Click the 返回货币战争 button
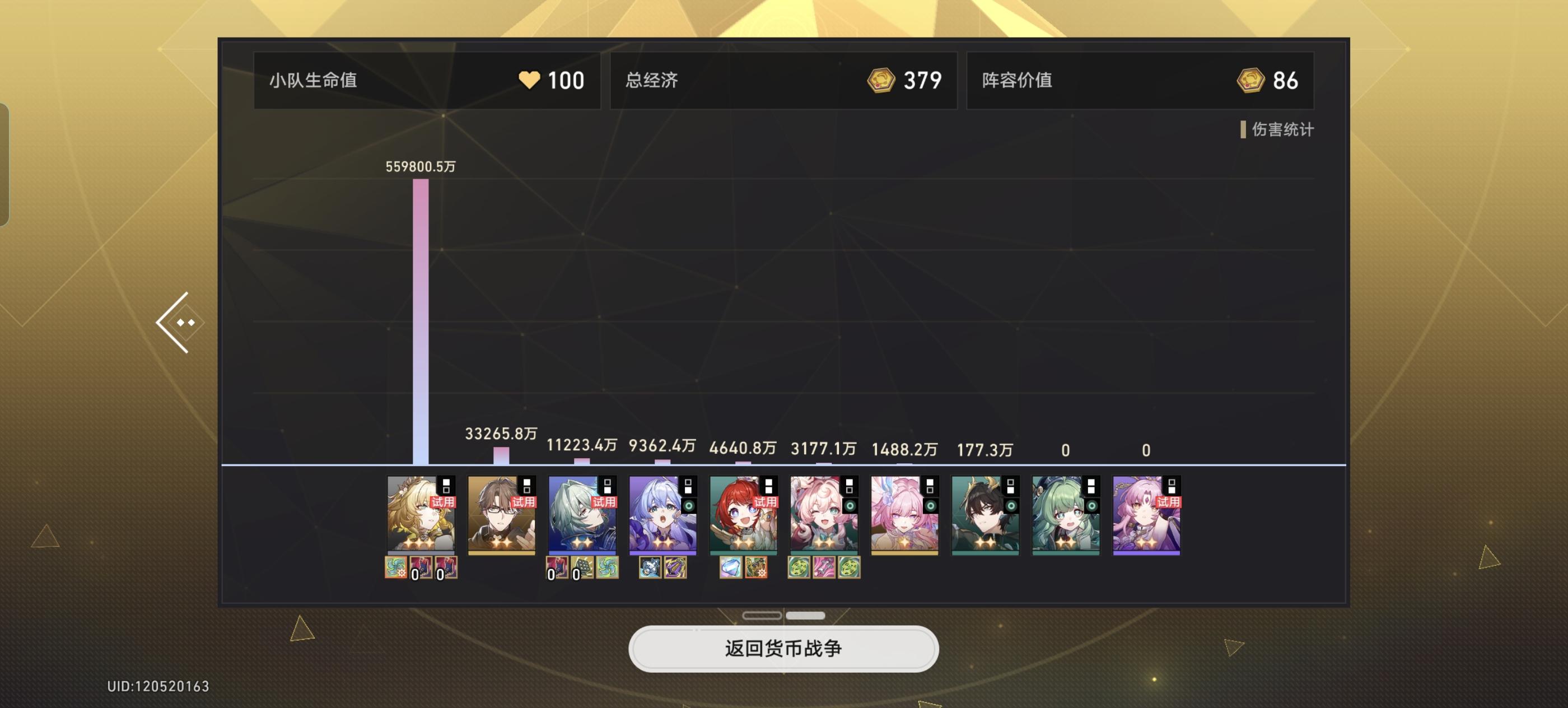Screen dimensions: 1568x708 [784, 649]
